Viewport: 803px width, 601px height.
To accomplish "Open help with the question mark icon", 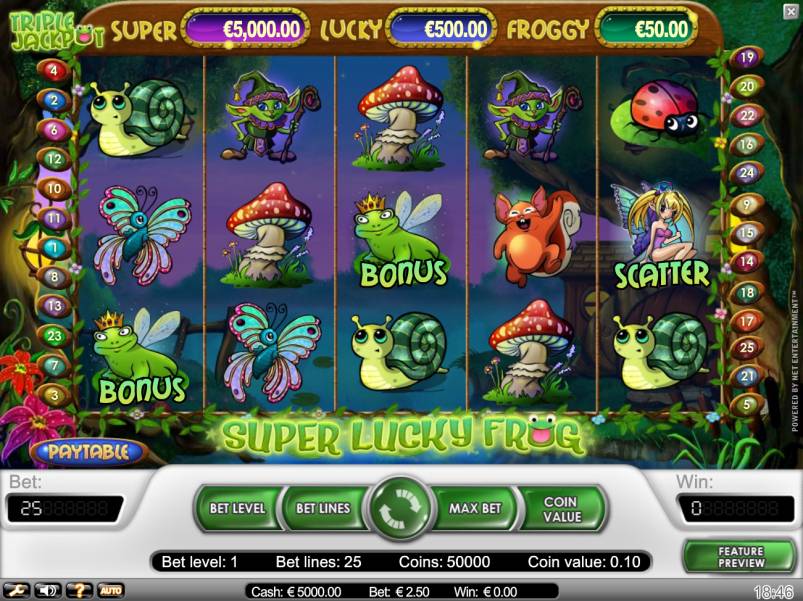I will click(79, 590).
